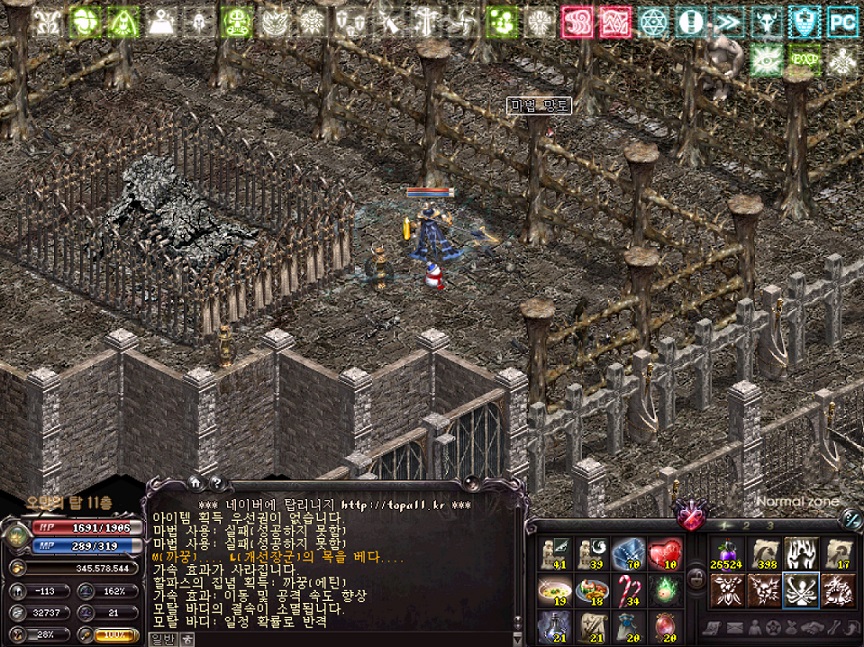Open the mail envelope menu icon

click(733, 628)
